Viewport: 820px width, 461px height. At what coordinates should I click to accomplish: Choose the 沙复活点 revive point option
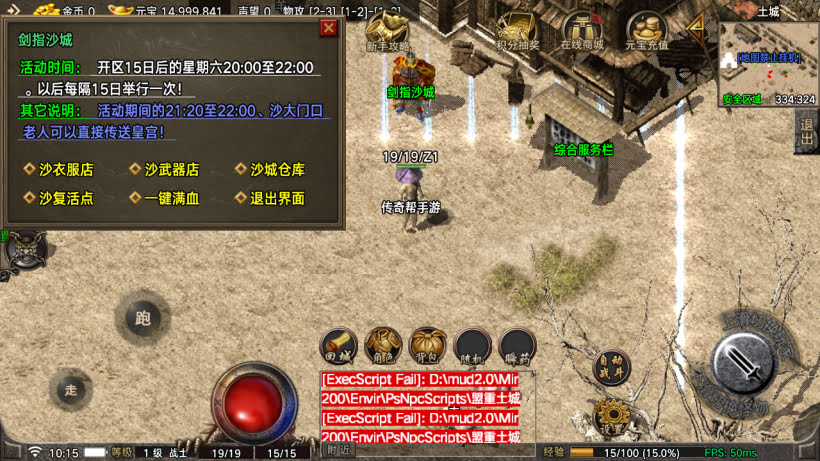tap(66, 198)
